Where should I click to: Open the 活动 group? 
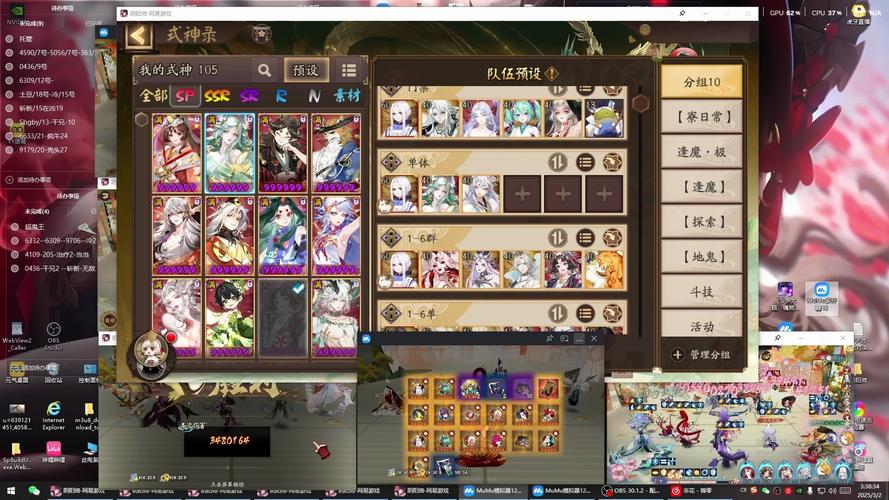pyautogui.click(x=701, y=326)
